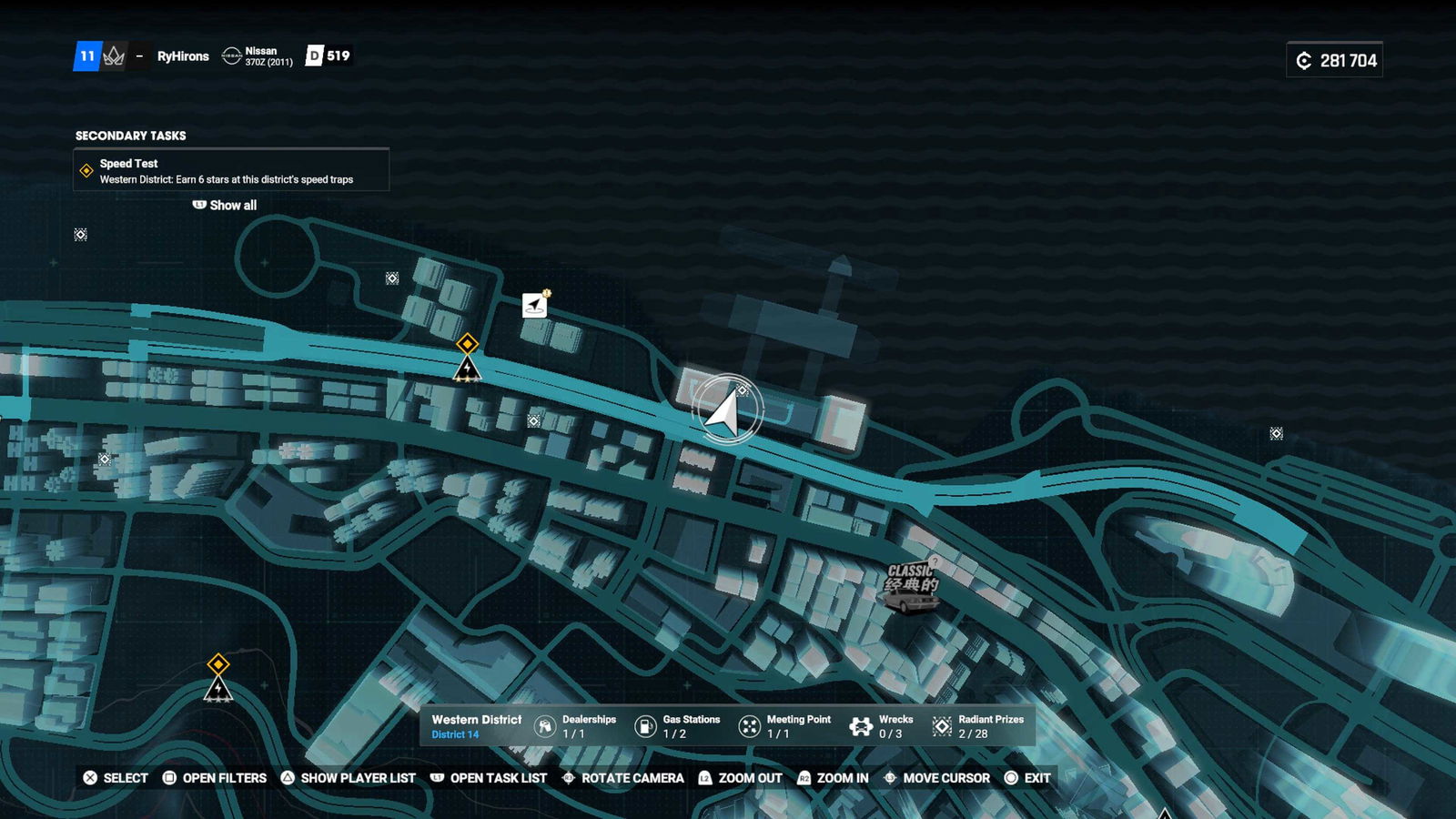Open the task list
Viewport: 1456px width, 819px height.
tap(488, 778)
